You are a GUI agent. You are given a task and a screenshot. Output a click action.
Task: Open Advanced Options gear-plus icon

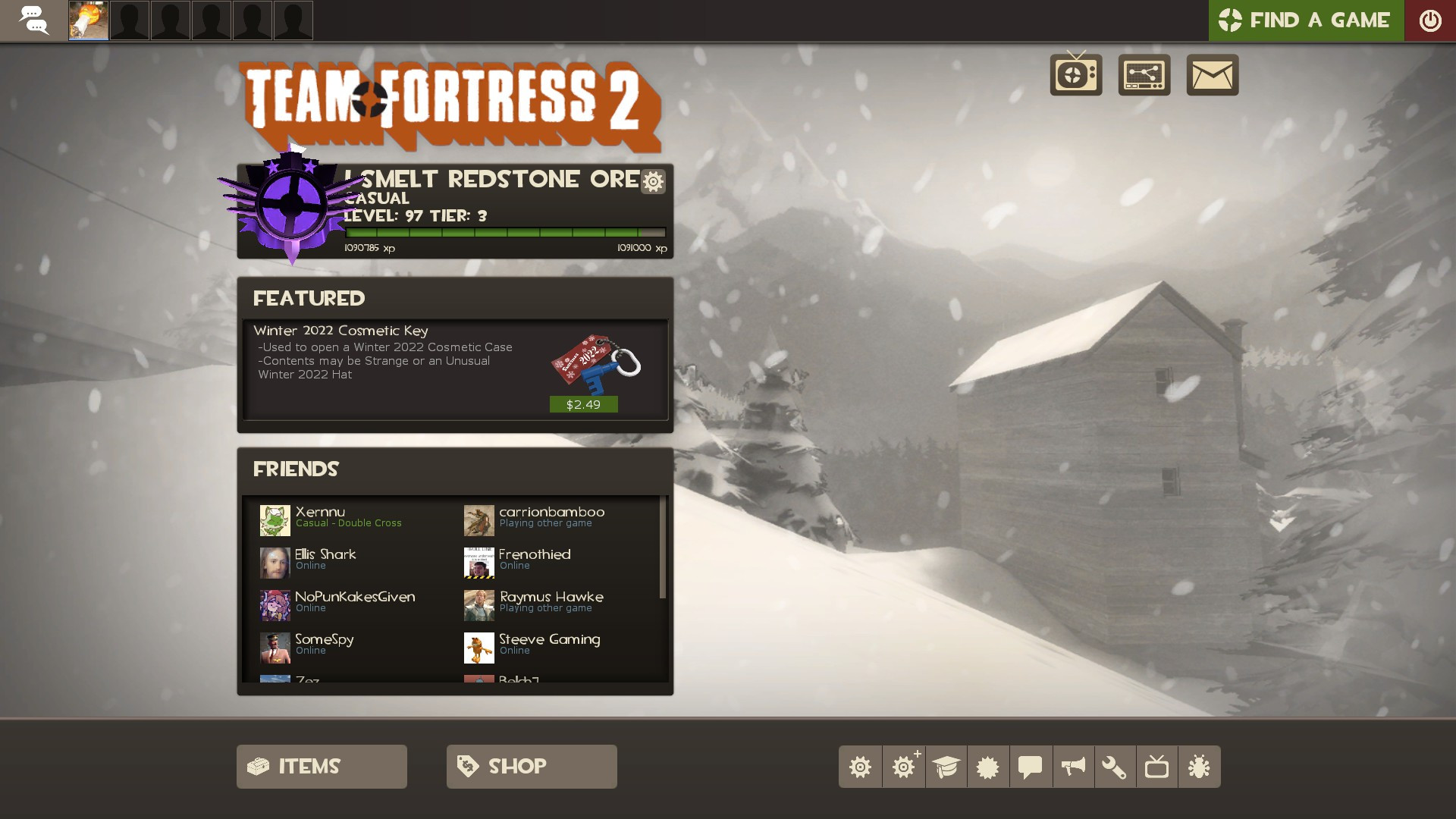904,767
